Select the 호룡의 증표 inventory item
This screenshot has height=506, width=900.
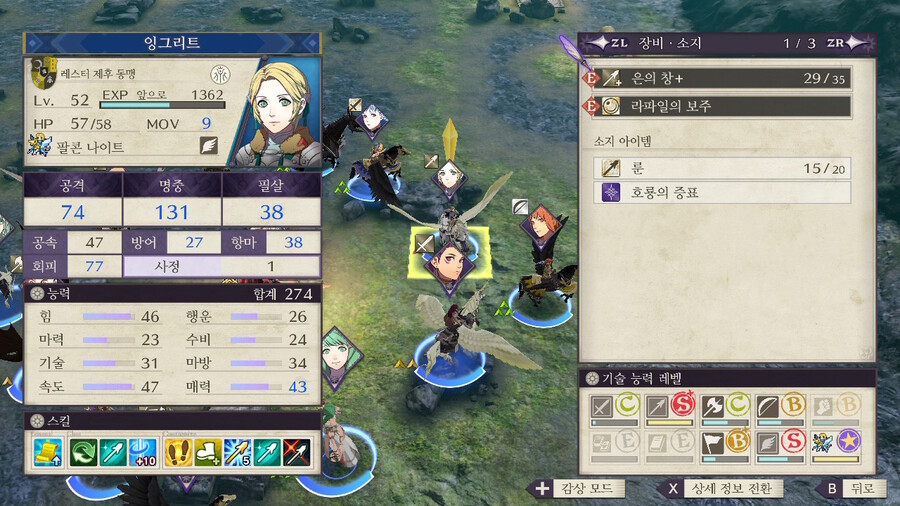click(x=721, y=192)
